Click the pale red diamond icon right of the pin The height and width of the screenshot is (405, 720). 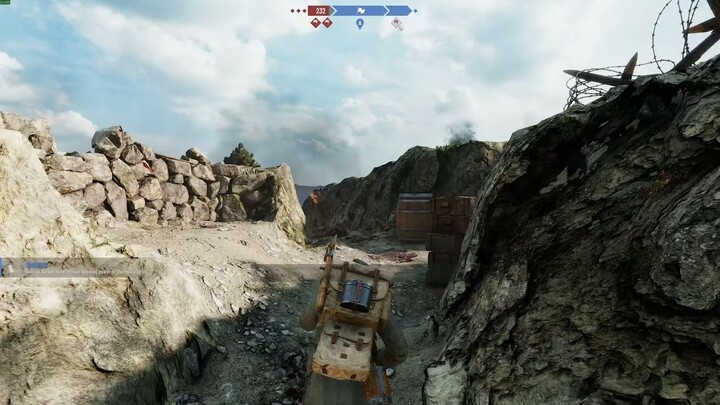397,23
